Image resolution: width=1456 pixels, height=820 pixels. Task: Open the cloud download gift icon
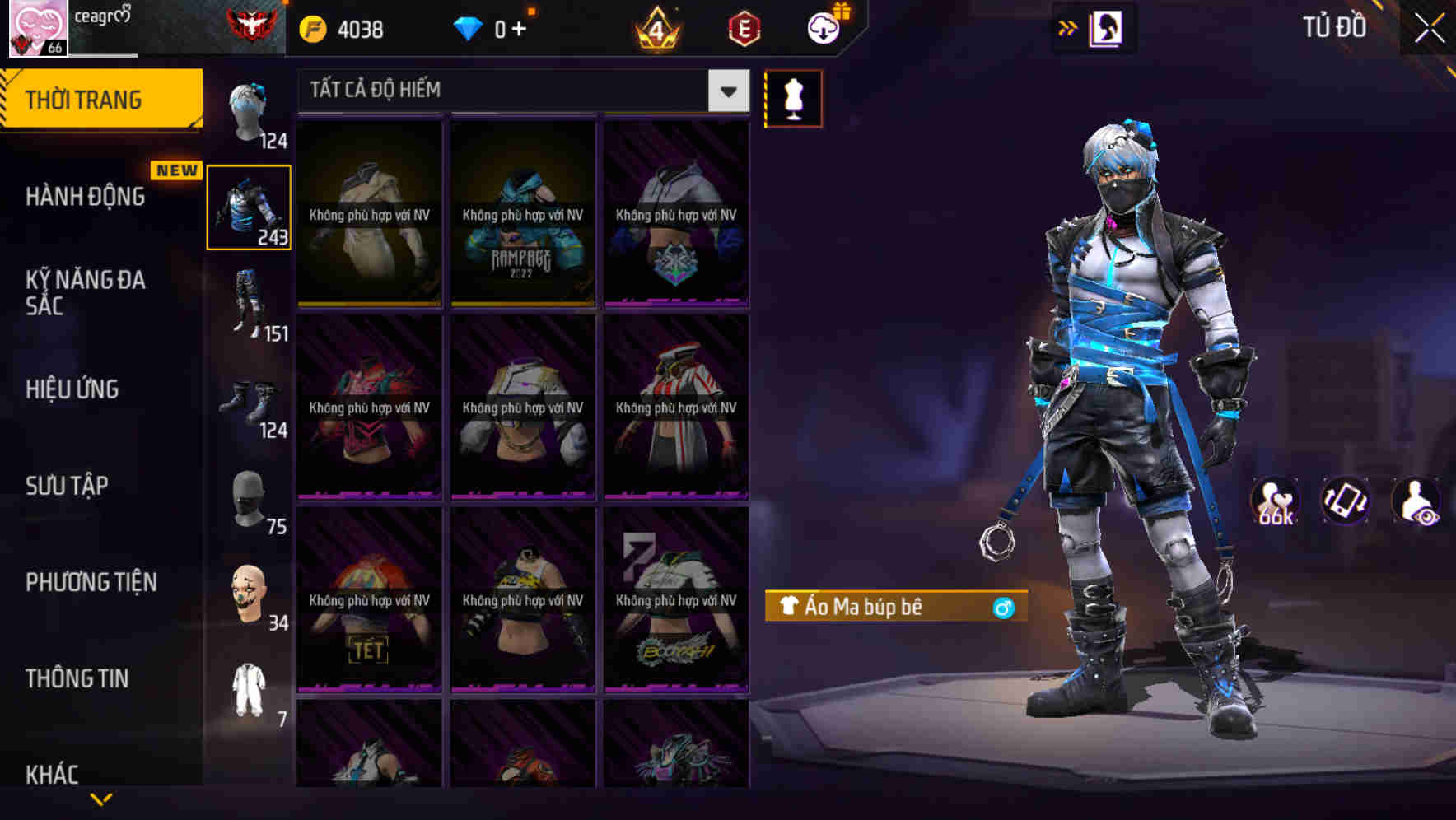[x=823, y=26]
